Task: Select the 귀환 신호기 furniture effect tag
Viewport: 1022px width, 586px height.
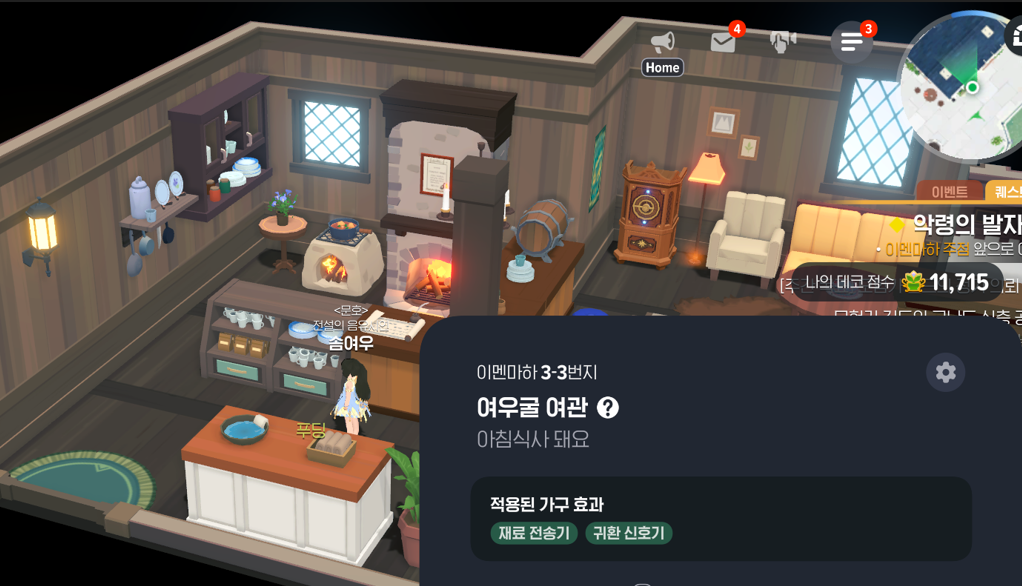Action: click(628, 533)
